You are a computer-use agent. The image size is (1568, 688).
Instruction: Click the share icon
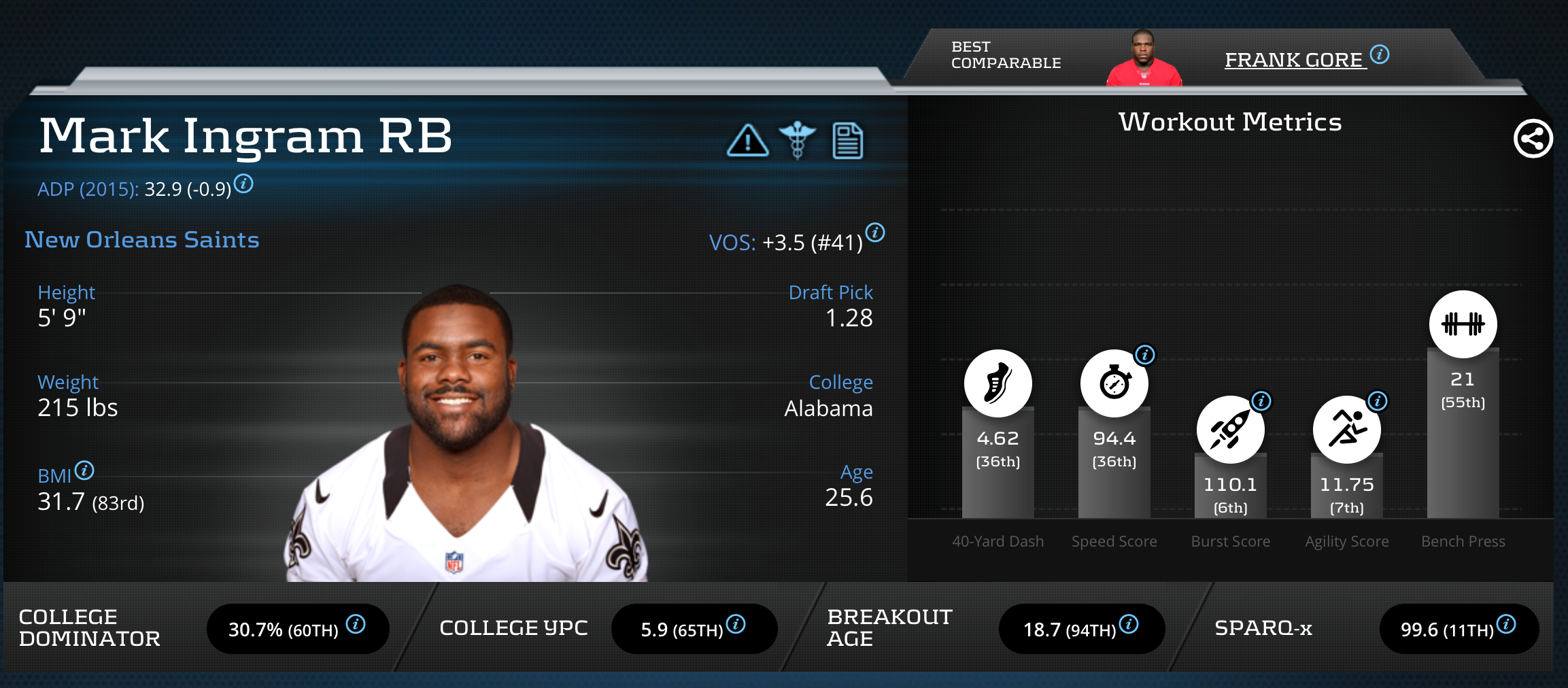coord(1533,139)
